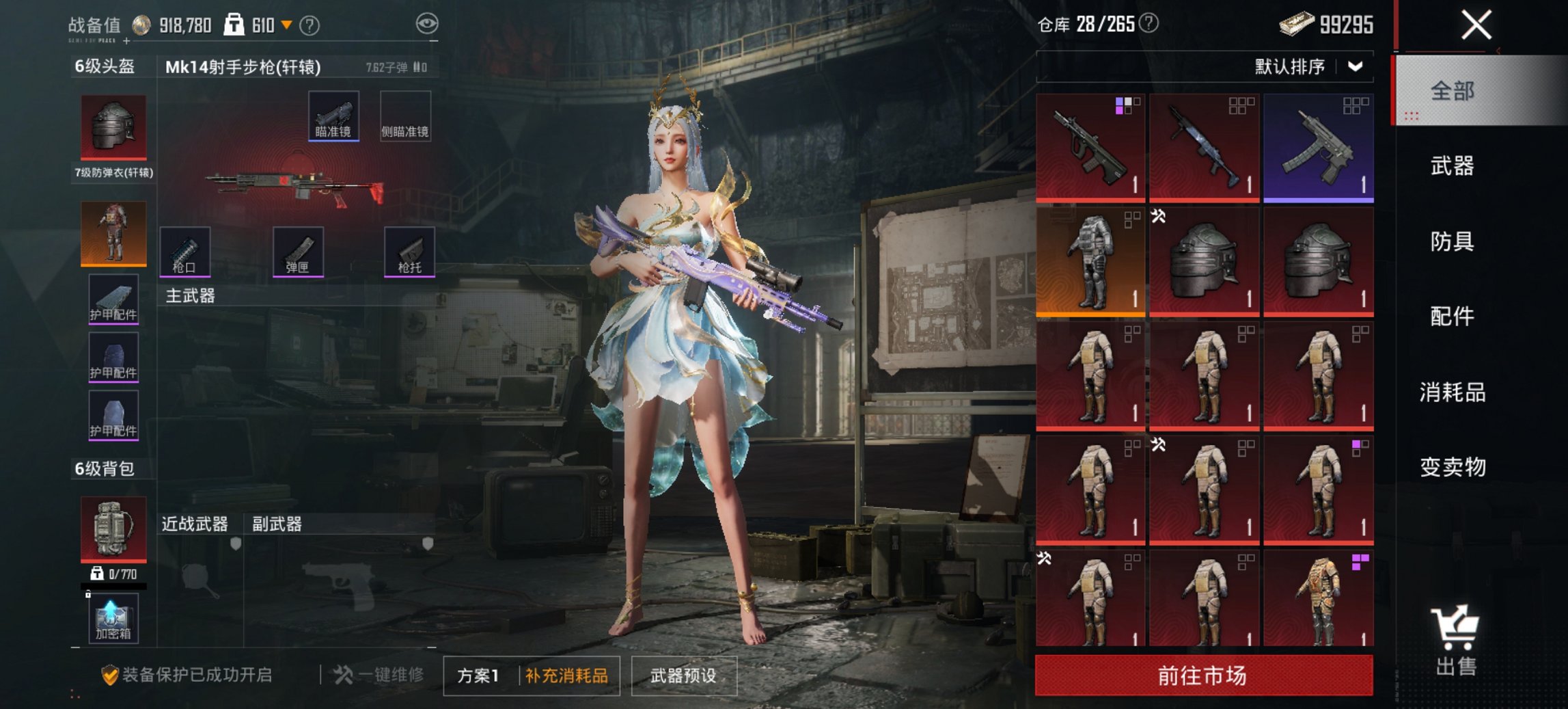Image resolution: width=1568 pixels, height=709 pixels.
Task: Select the 6级头盔 helmet slot icon
Action: coord(112,128)
